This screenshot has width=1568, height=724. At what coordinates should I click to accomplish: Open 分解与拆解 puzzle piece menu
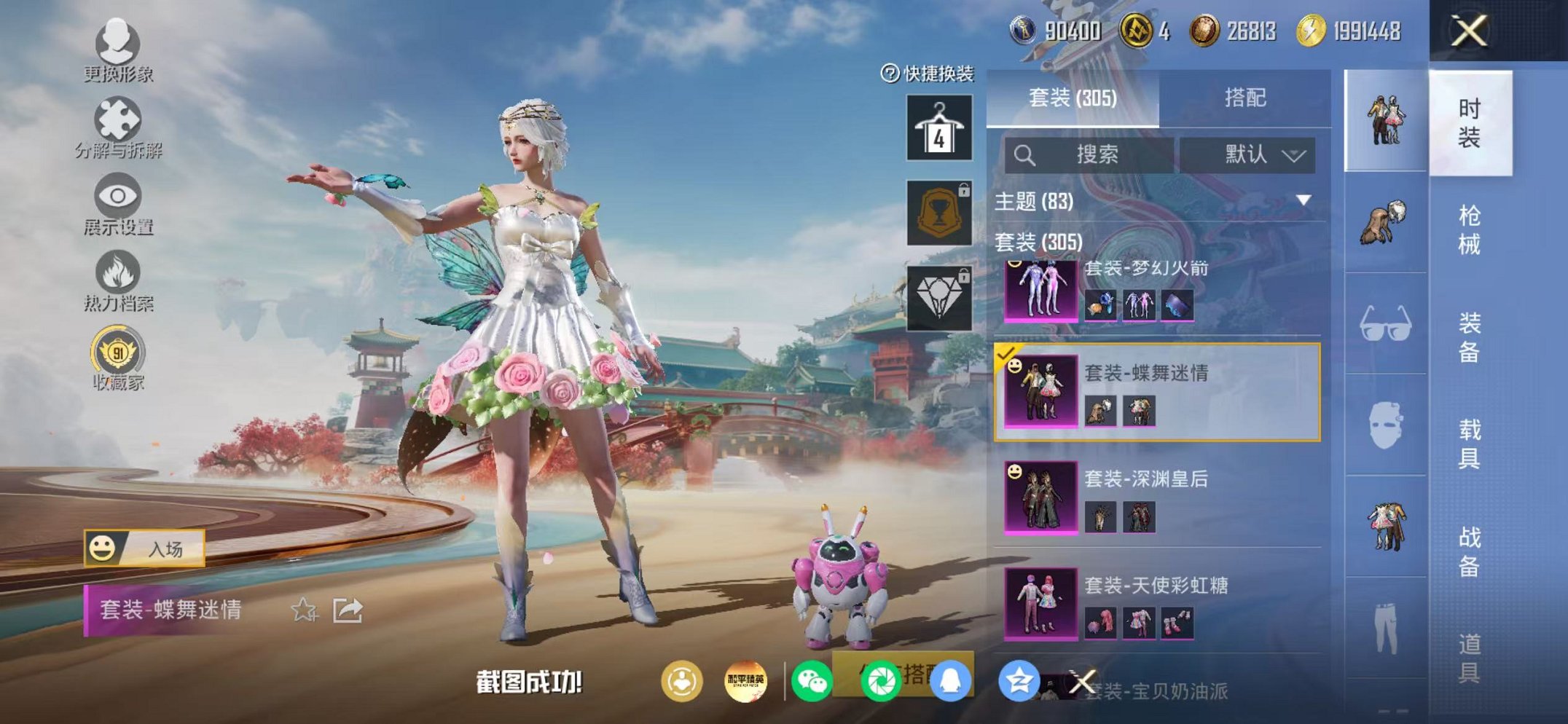(117, 128)
